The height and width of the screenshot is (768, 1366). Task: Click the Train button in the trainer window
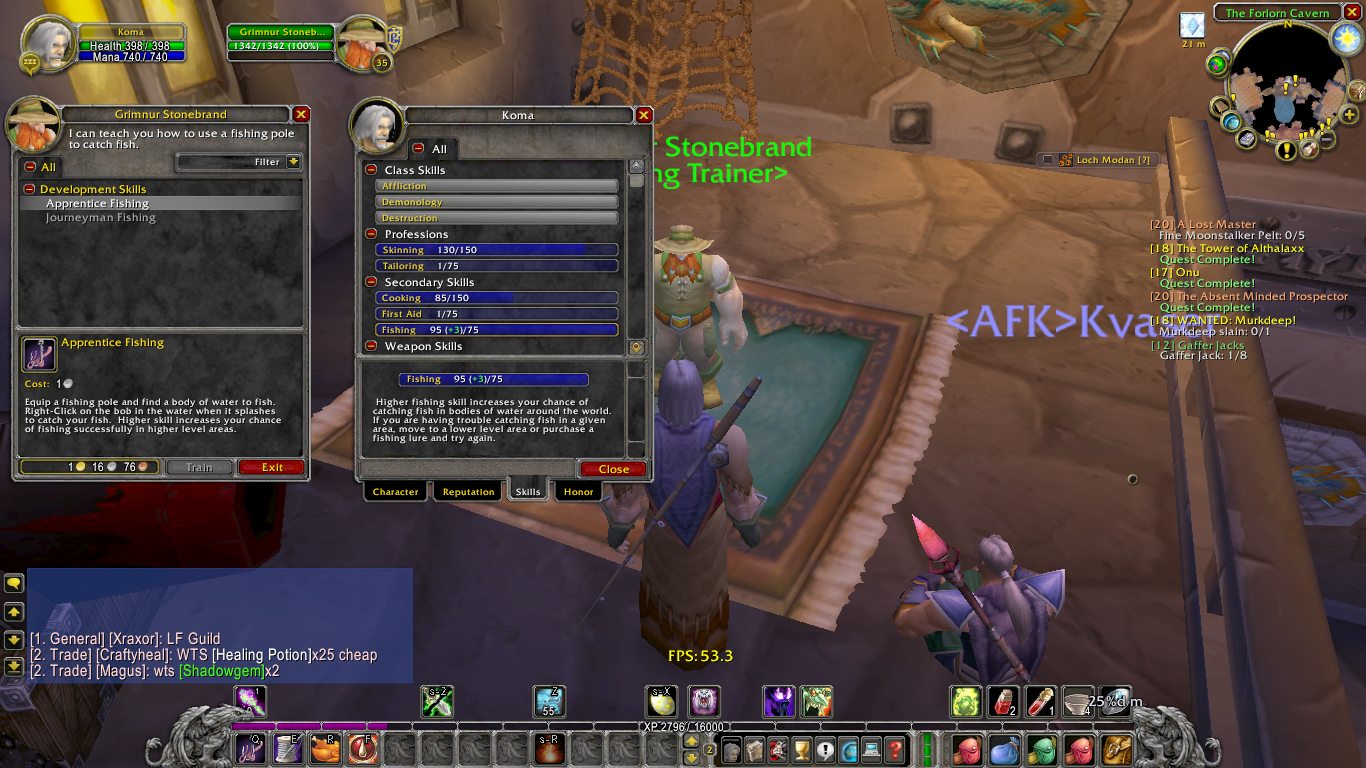[x=199, y=467]
